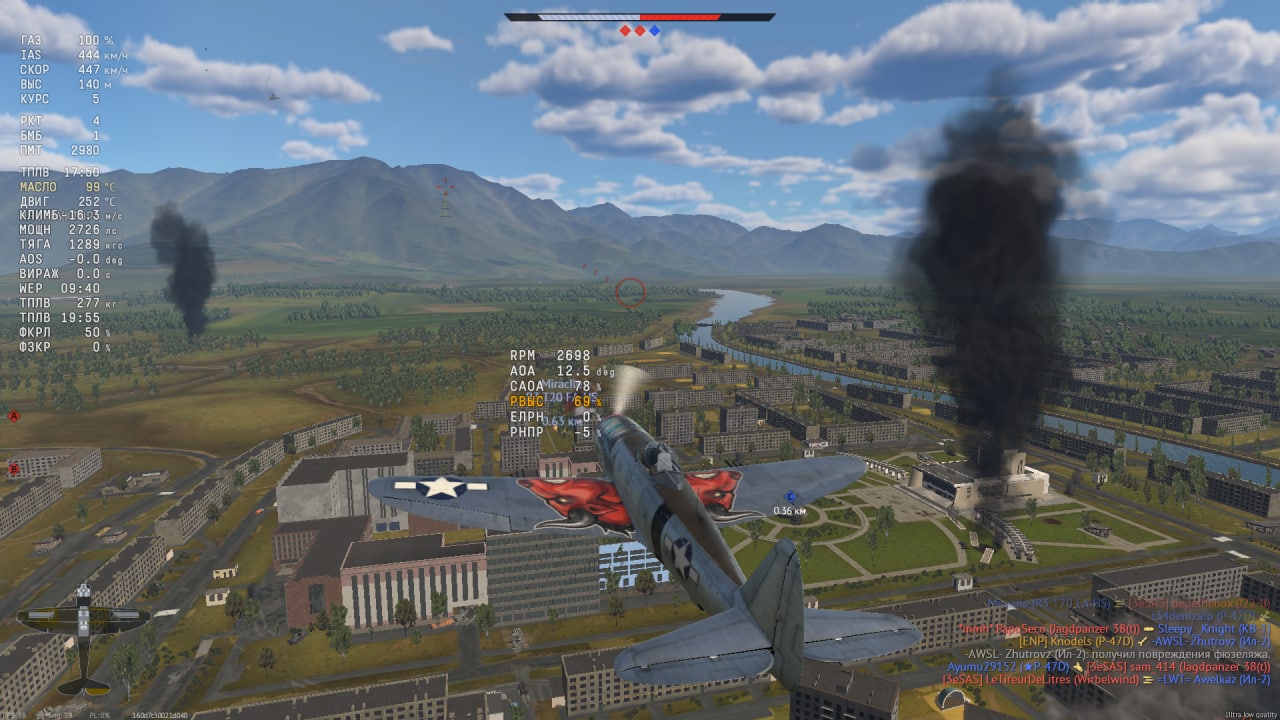Open the aircraft damage indicator silhouette
The height and width of the screenshot is (720, 1280).
click(83, 638)
